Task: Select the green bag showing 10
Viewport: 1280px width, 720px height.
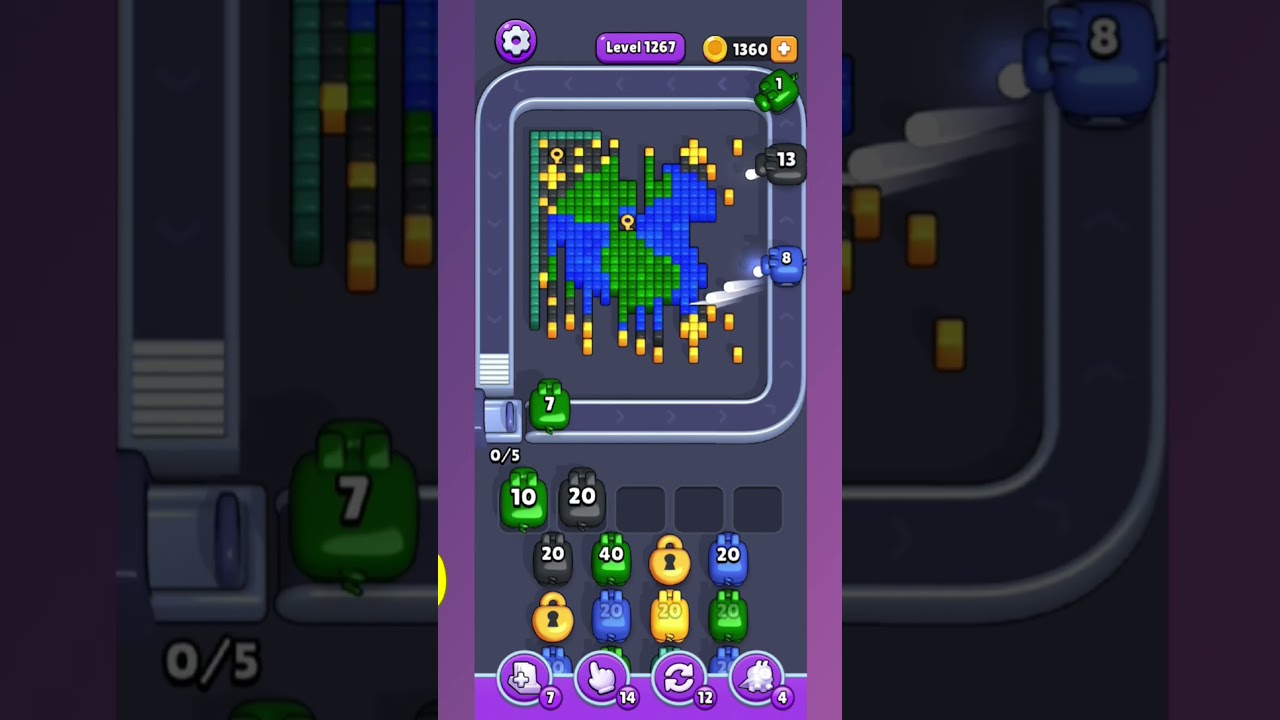Action: (x=524, y=499)
